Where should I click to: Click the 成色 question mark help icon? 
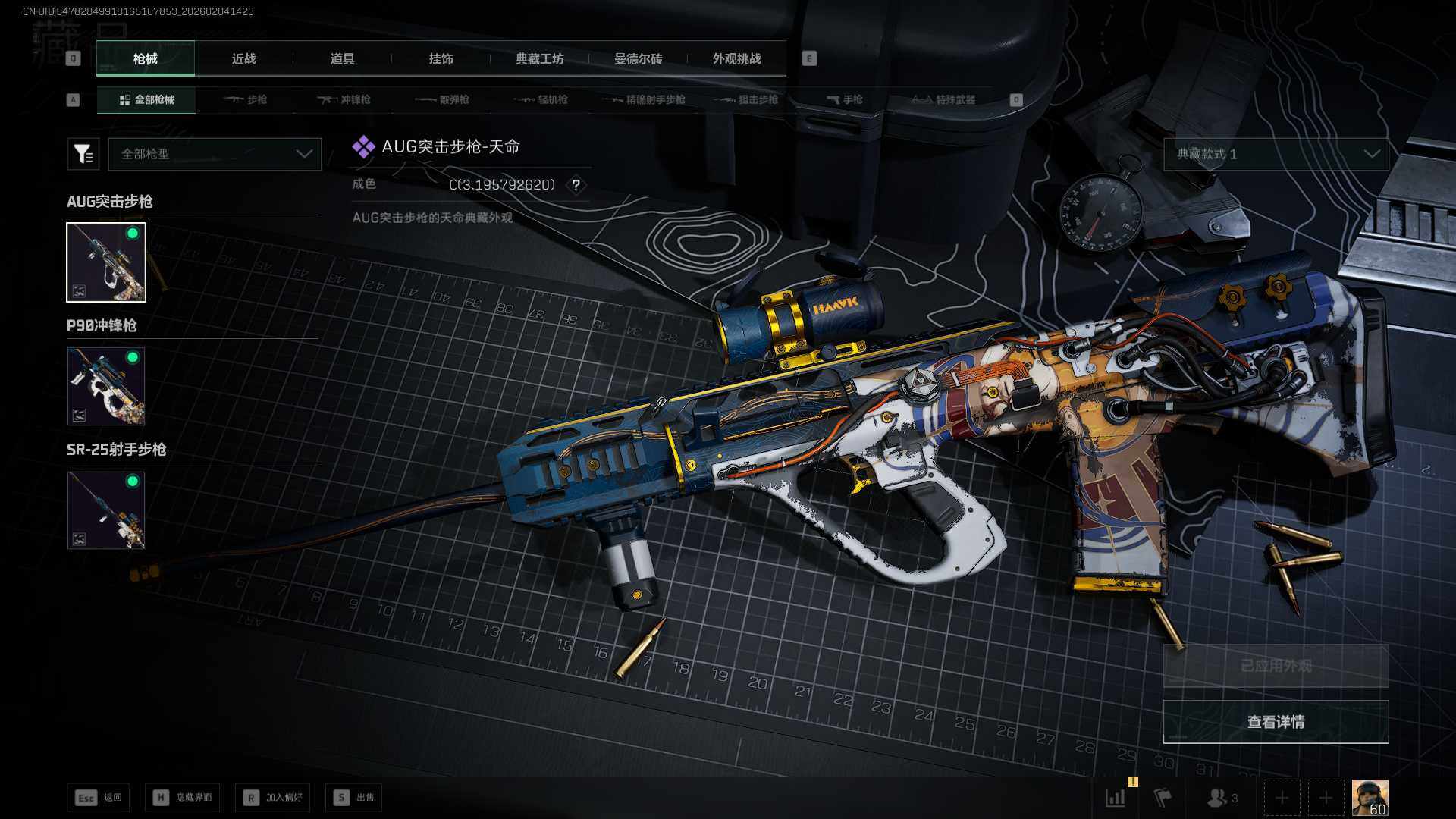[576, 185]
